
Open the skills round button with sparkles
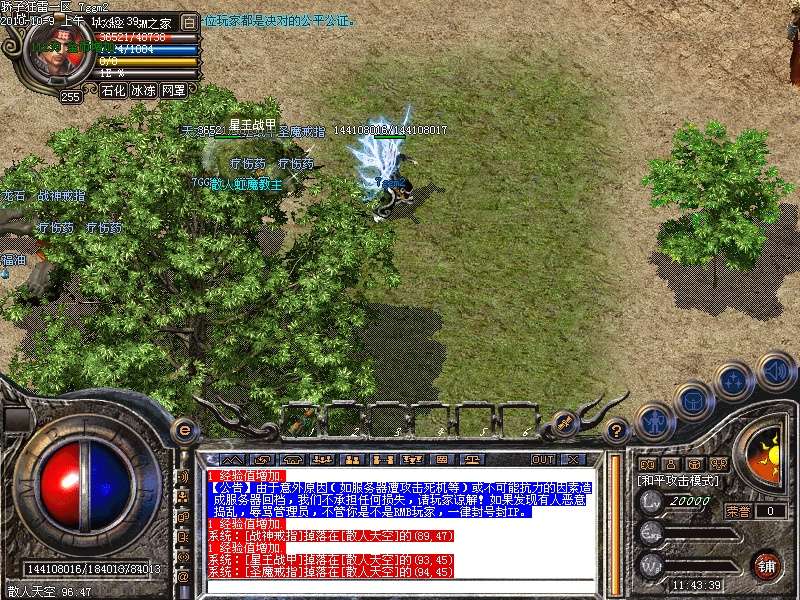click(x=734, y=381)
